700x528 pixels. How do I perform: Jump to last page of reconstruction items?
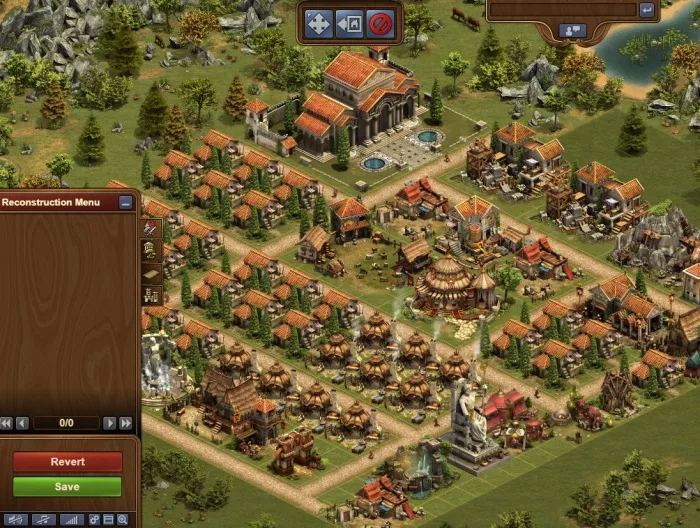pyautogui.click(x=126, y=423)
